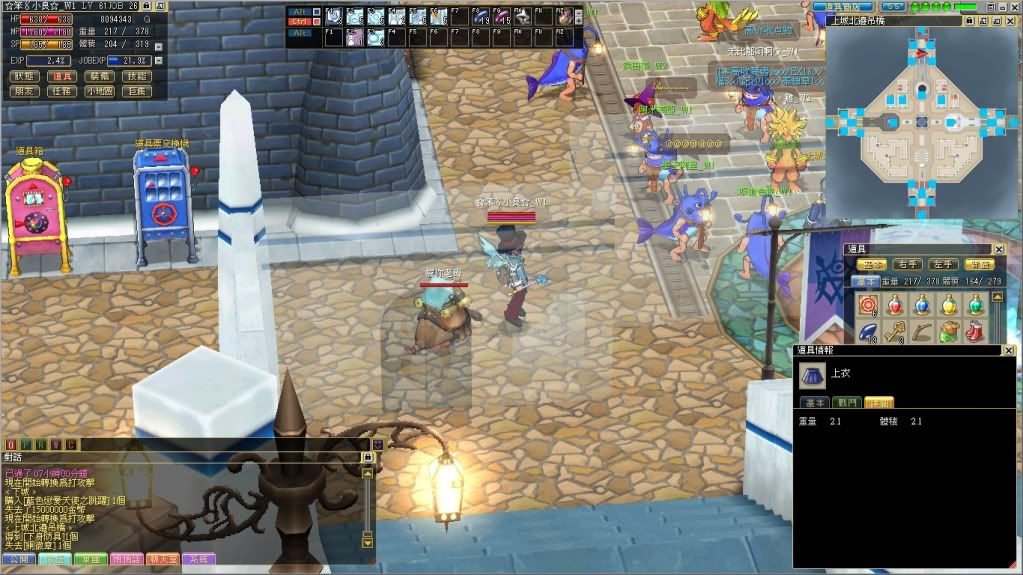The height and width of the screenshot is (575, 1023).
Task: Open the 裝備 equipment window
Action: [x=99, y=76]
